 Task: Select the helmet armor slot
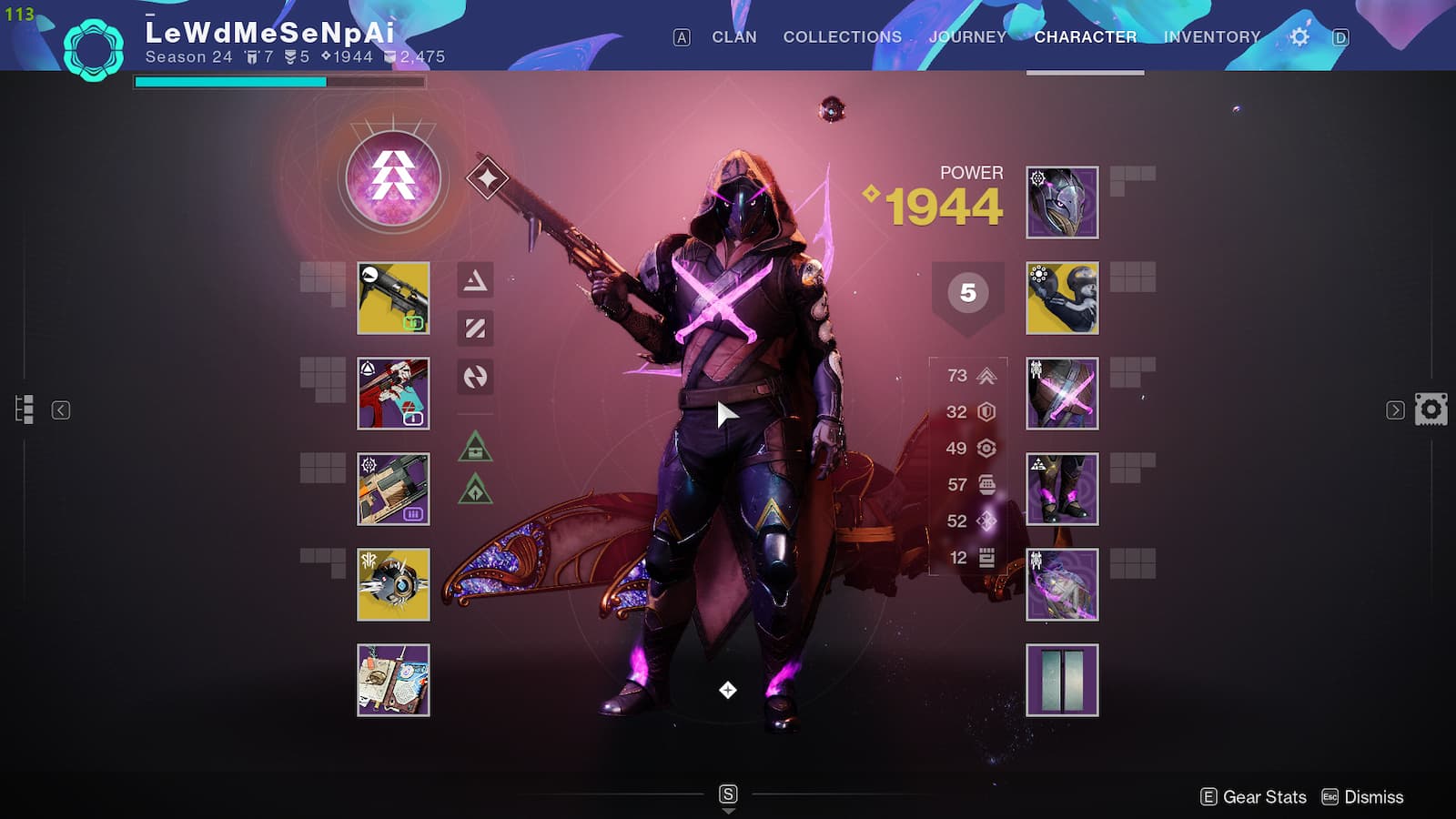click(1062, 202)
